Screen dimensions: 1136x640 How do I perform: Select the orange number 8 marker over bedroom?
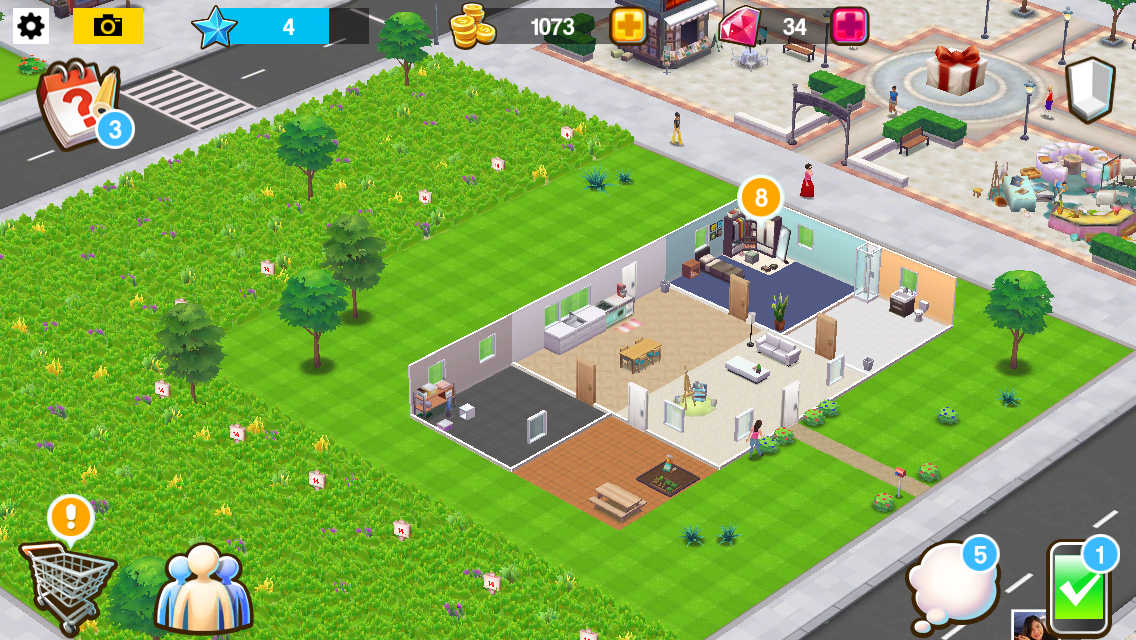(x=760, y=198)
